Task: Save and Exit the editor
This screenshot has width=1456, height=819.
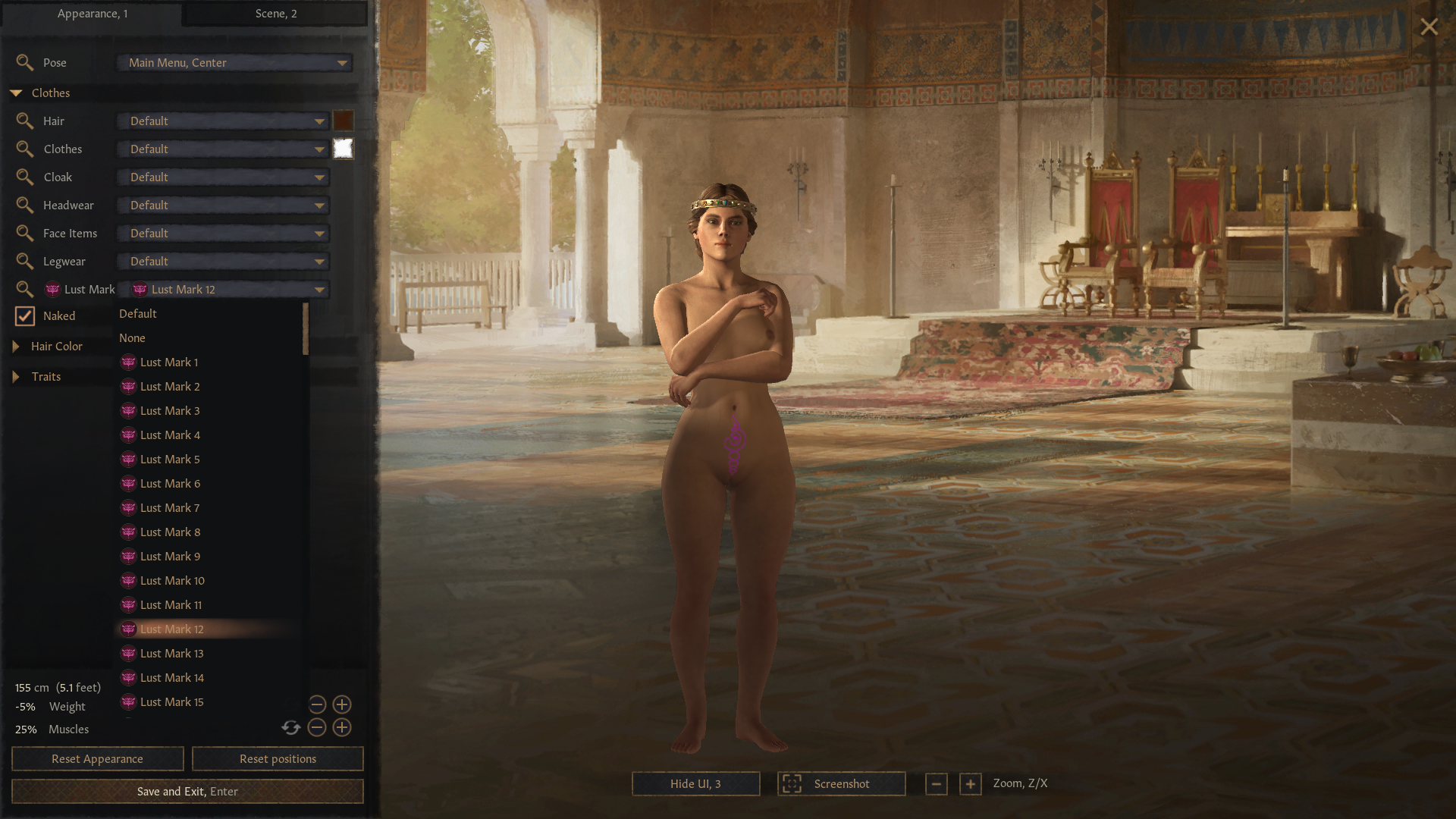Action: pyautogui.click(x=187, y=792)
